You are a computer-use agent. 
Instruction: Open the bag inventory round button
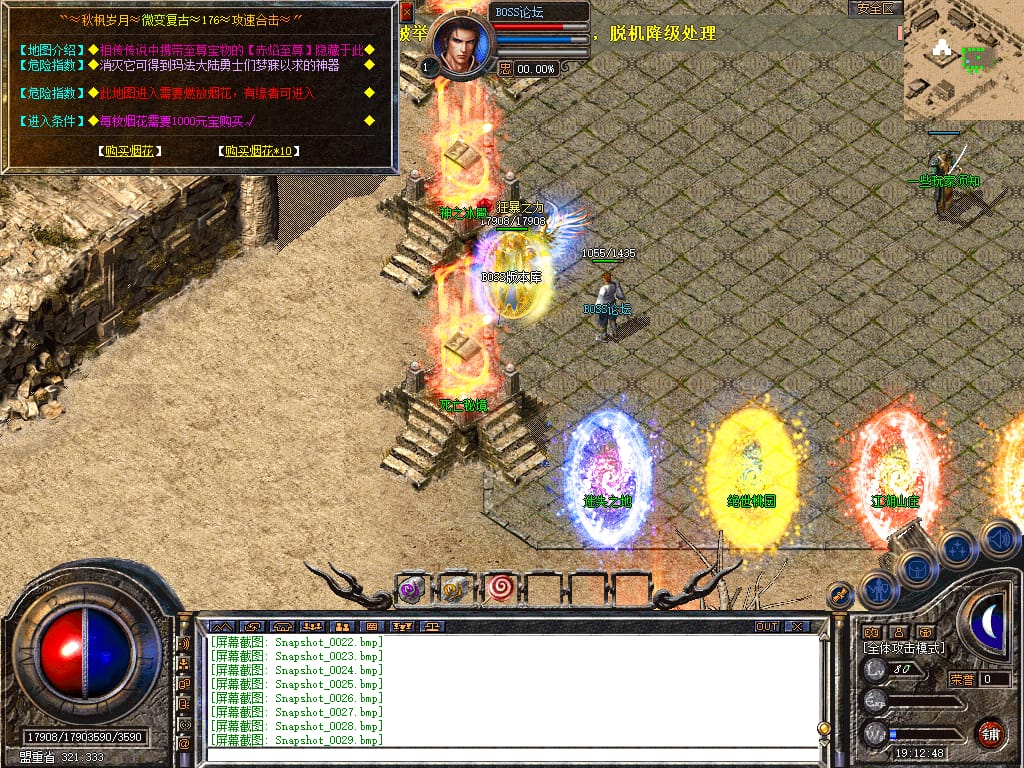(917, 568)
